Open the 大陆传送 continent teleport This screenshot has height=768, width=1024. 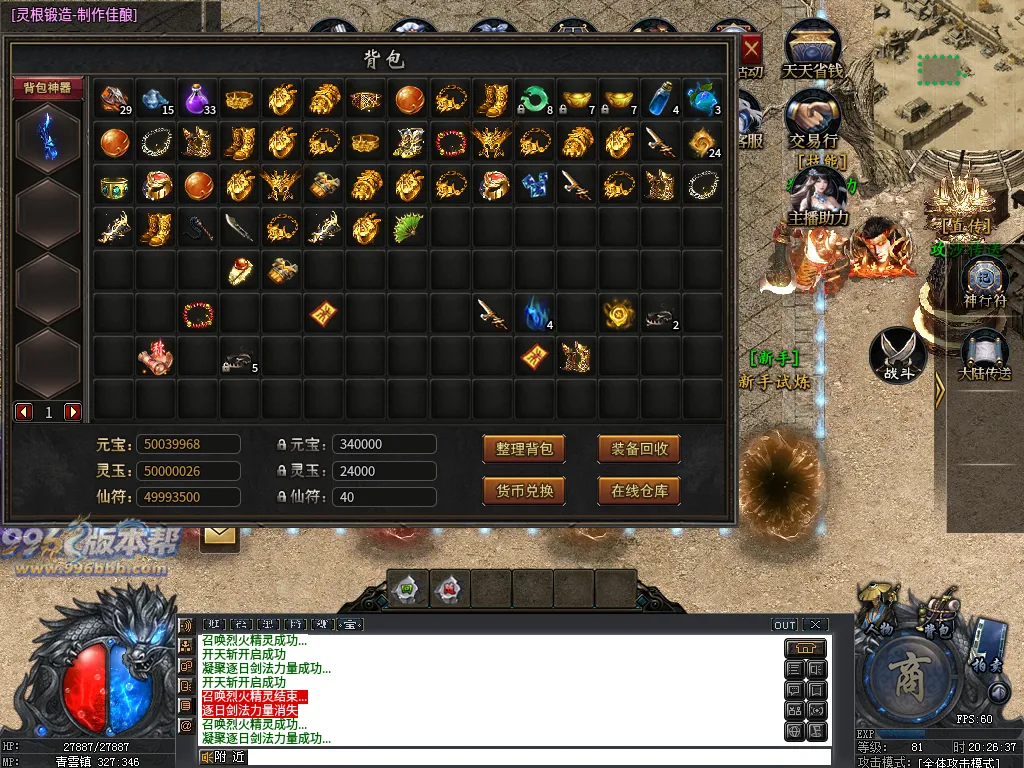click(x=984, y=355)
